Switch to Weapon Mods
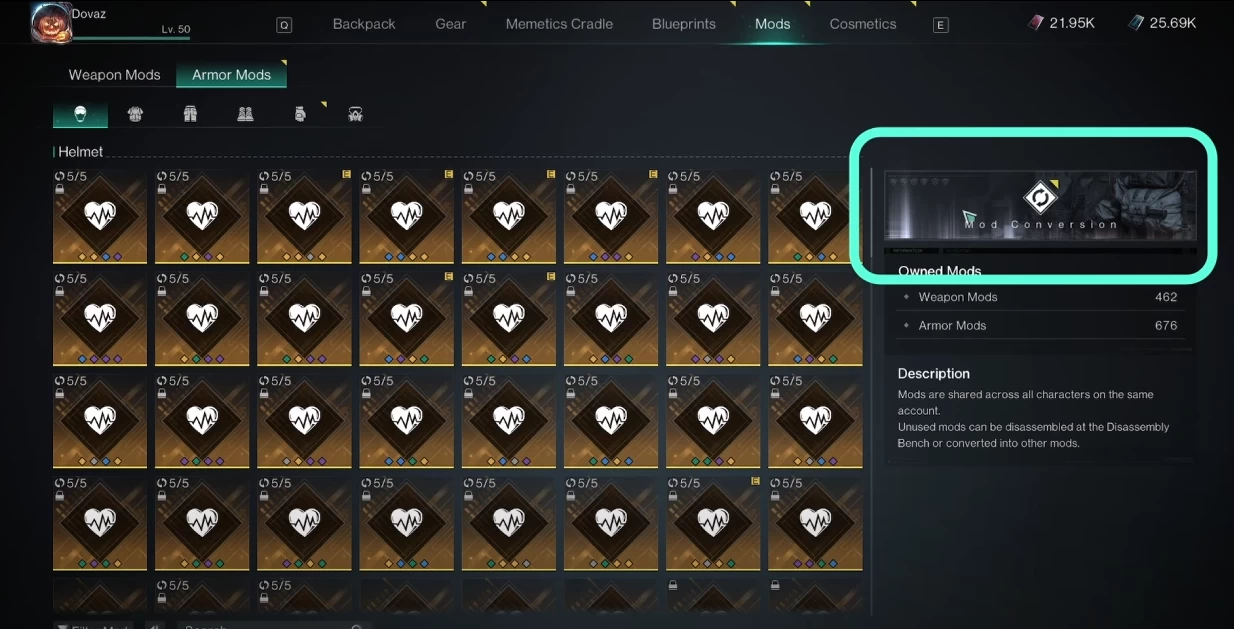 pos(114,75)
